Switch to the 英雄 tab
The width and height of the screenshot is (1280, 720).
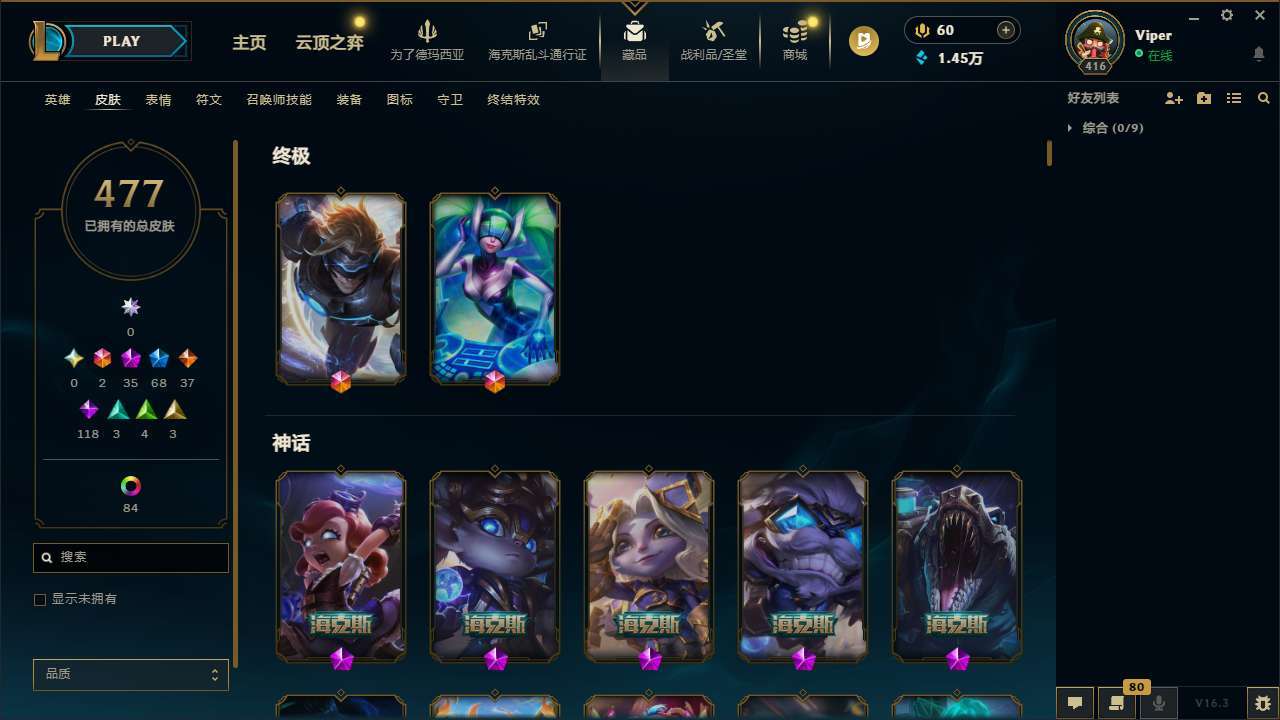(57, 100)
